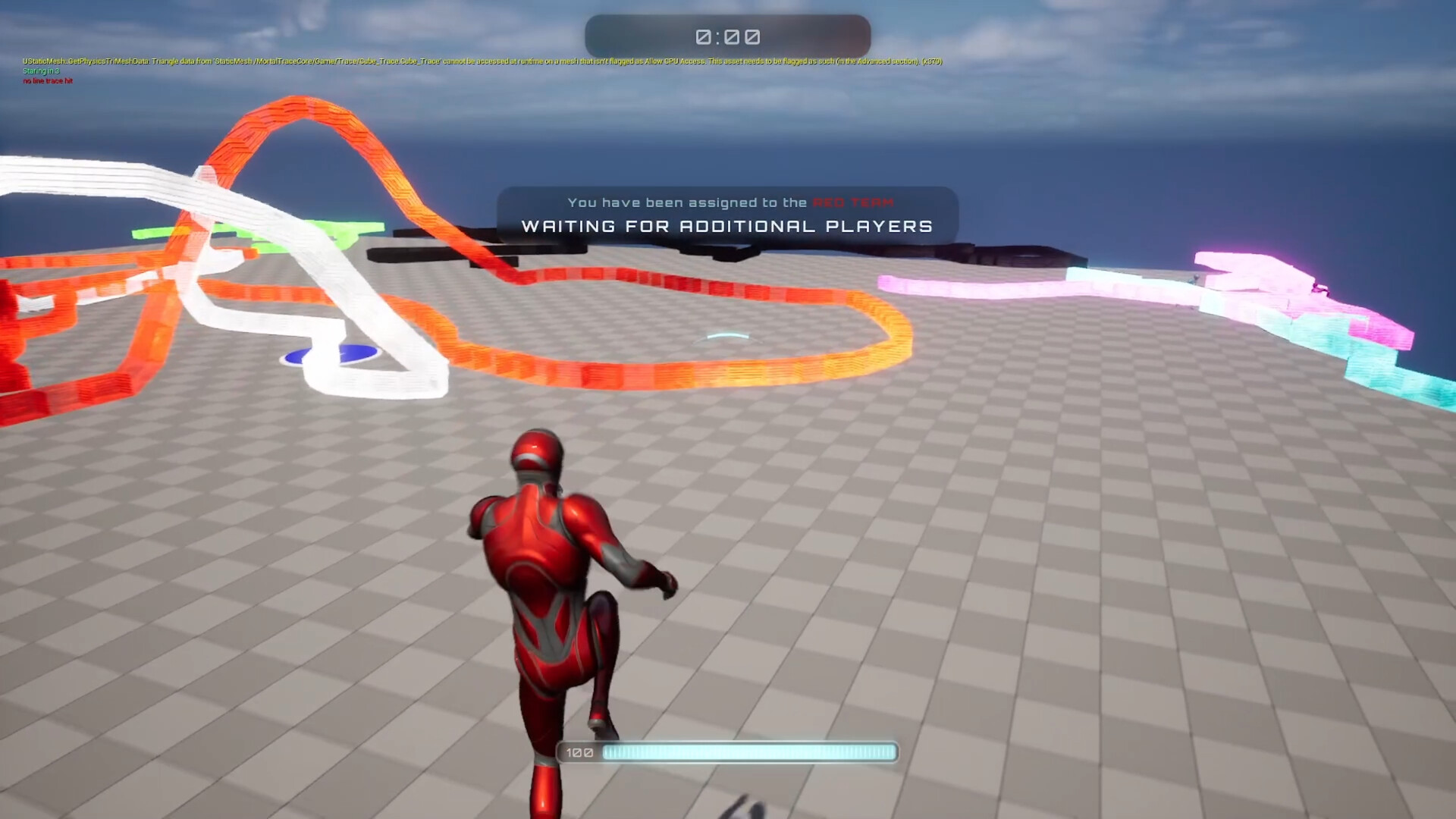
Task: Click the health bar progress indicator
Action: click(x=747, y=752)
